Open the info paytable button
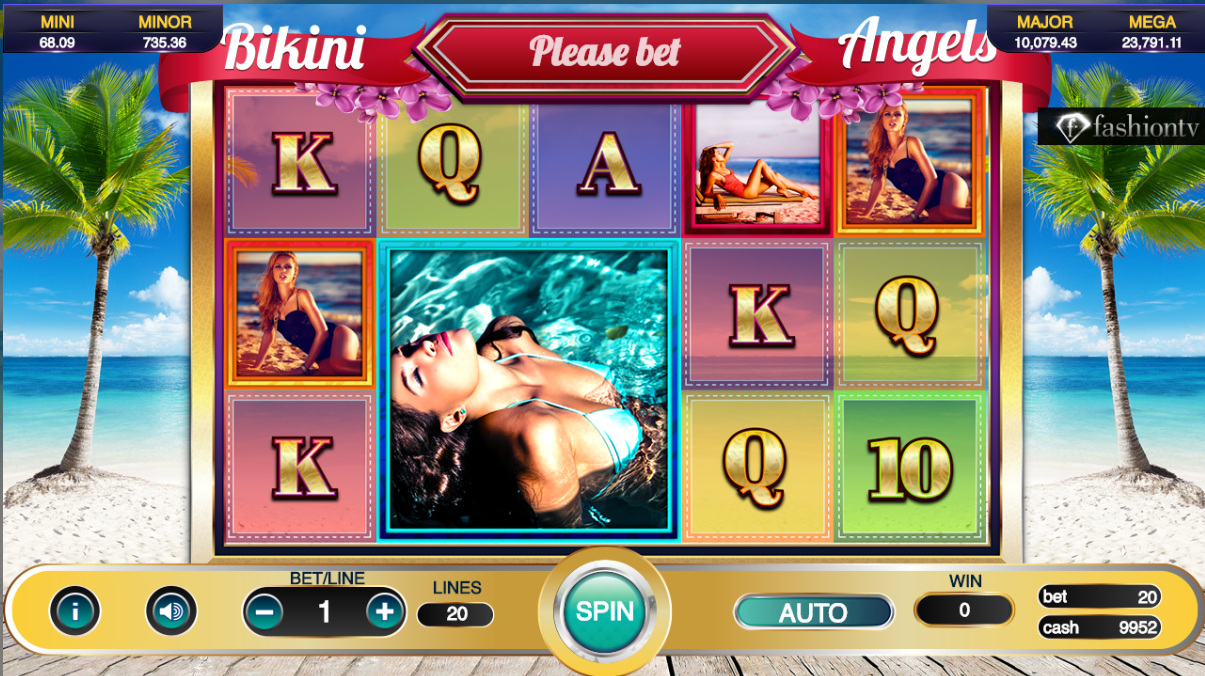Image resolution: width=1205 pixels, height=676 pixels. click(75, 611)
